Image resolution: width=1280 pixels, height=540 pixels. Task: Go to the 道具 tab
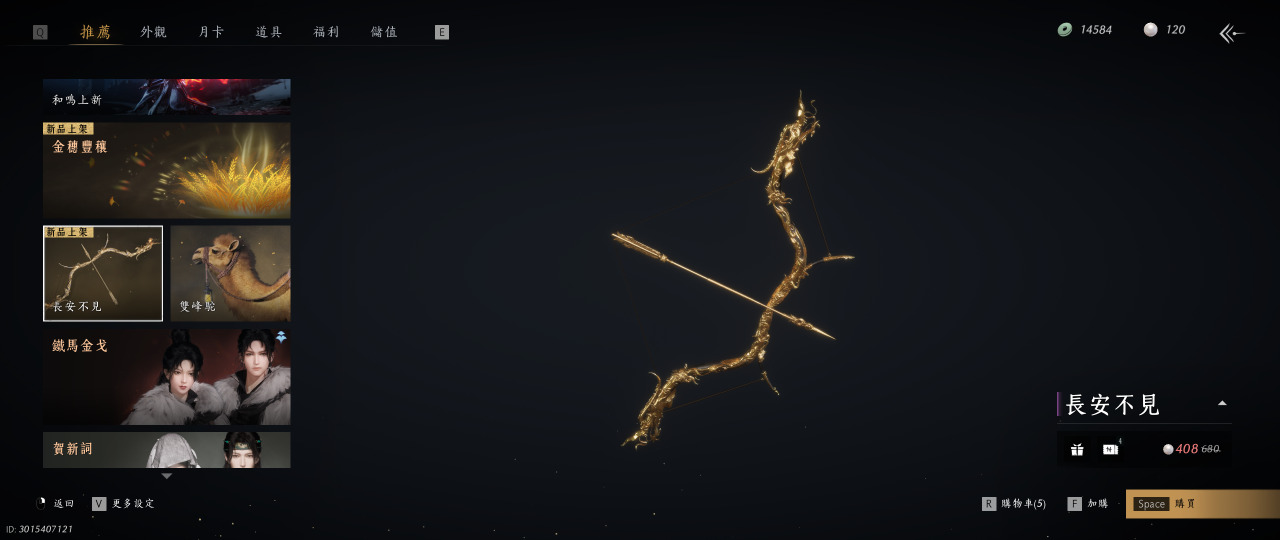coord(269,32)
